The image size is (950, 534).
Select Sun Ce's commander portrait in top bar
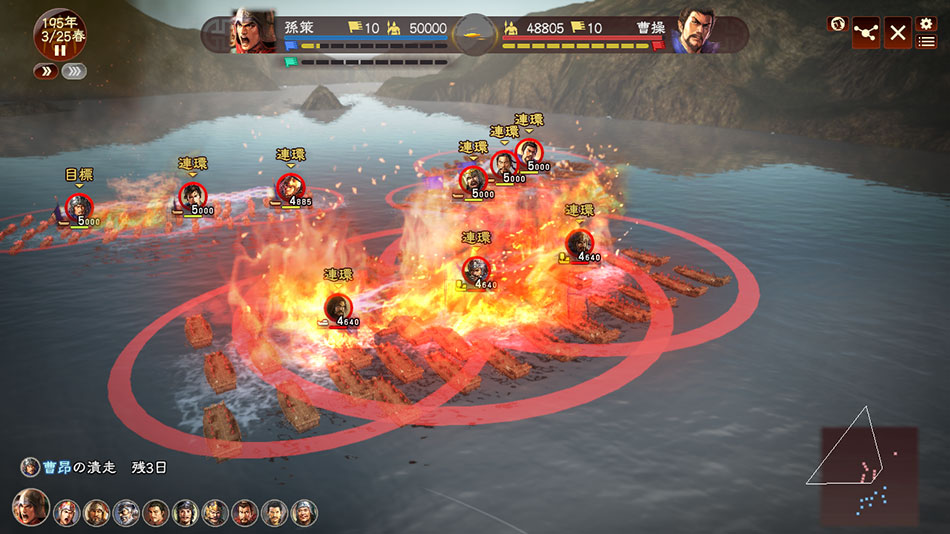click(x=254, y=32)
